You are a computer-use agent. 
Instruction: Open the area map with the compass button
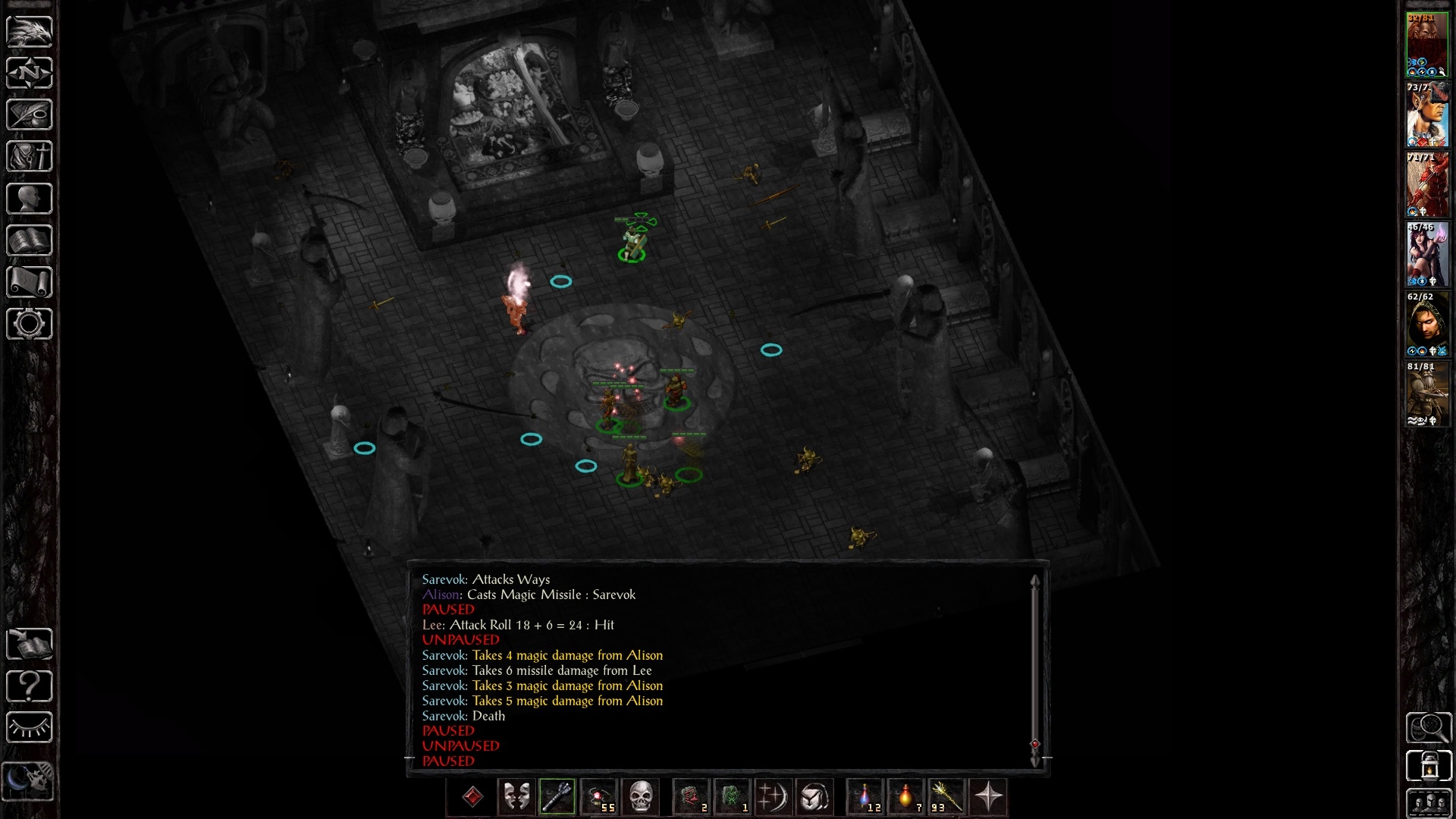click(30, 73)
